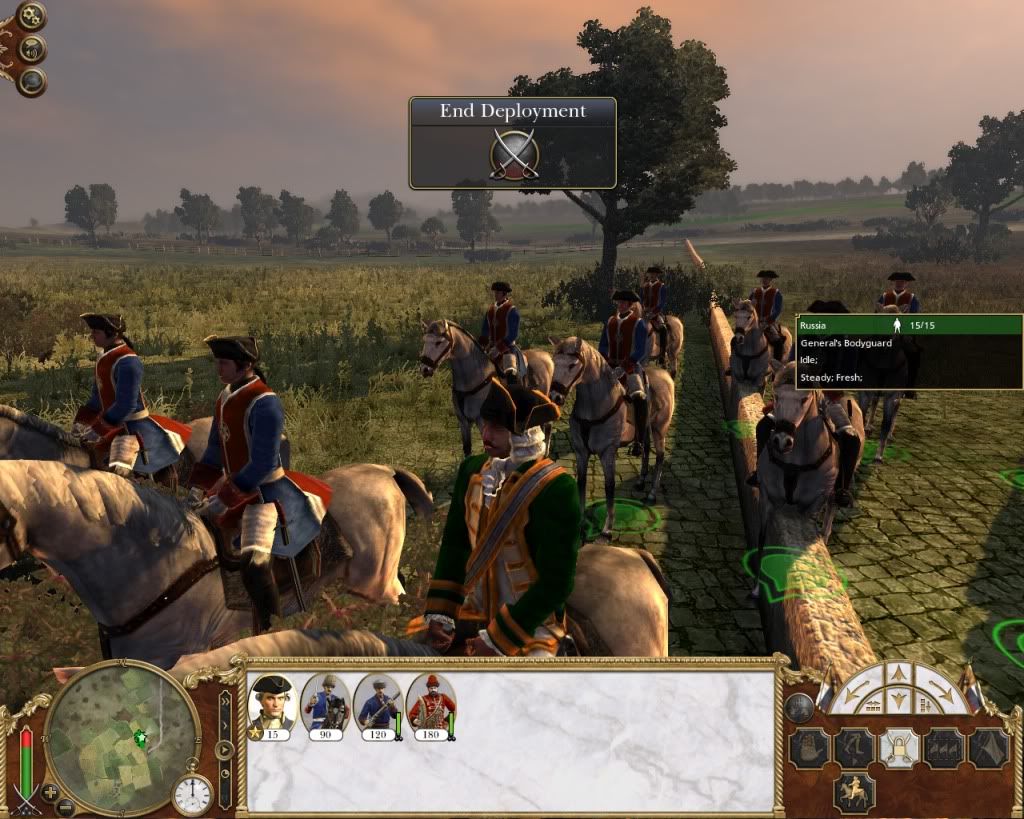
Task: Click the three flags formation button
Action: pyautogui.click(x=944, y=748)
